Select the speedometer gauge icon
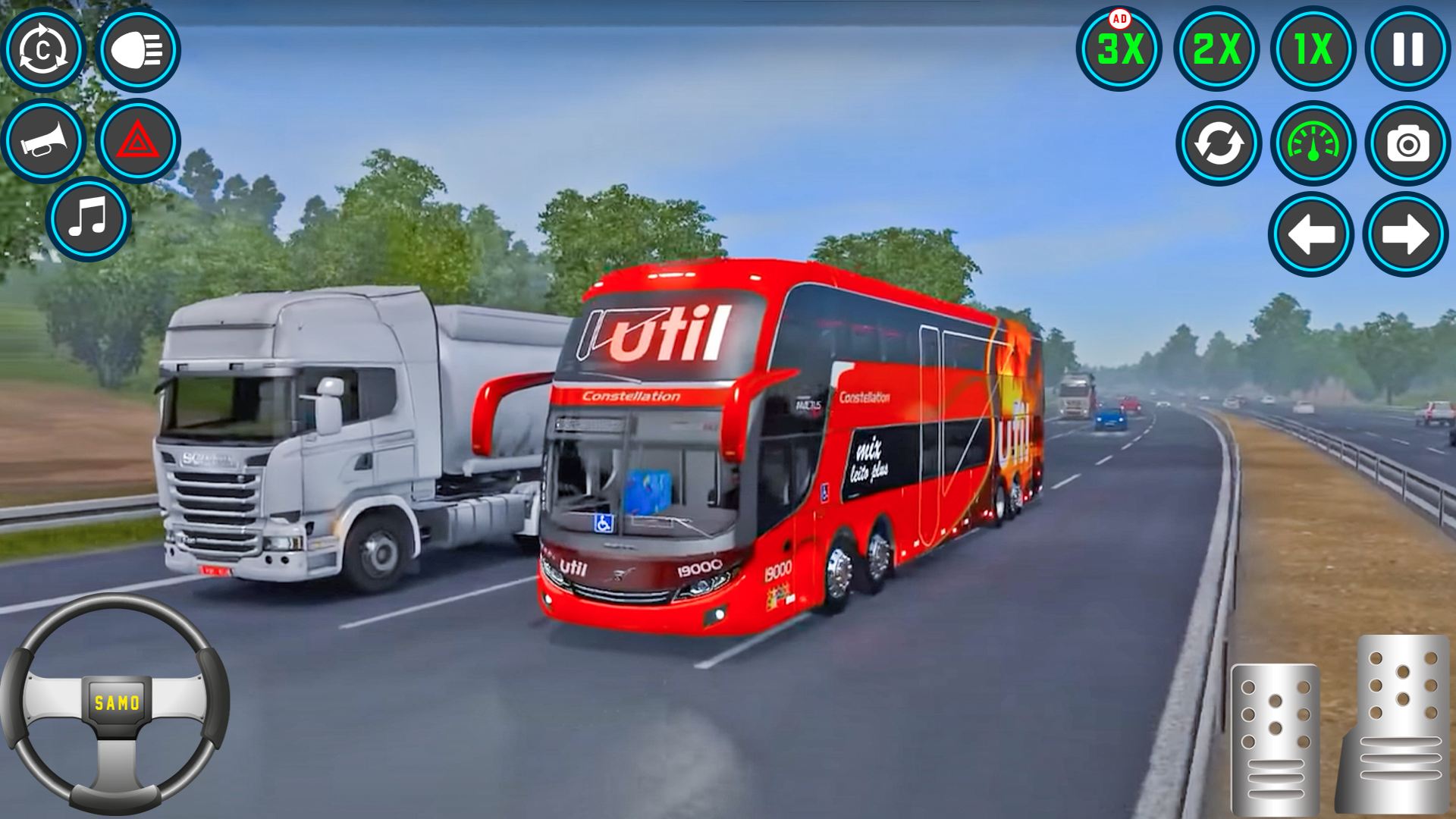Image resolution: width=1456 pixels, height=819 pixels. [1313, 144]
